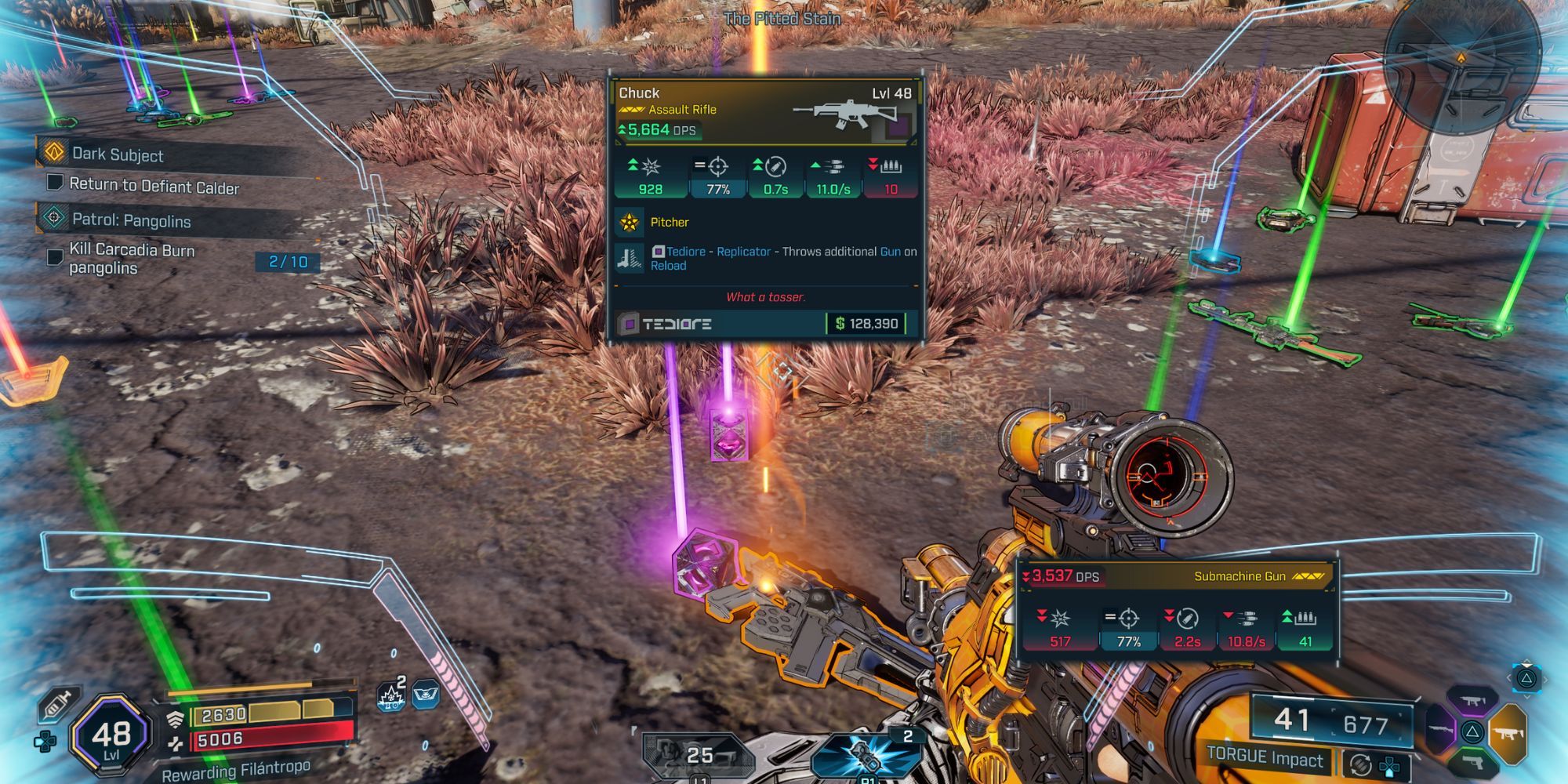Click the explosion status effect icon
1568x784 pixels.
pos(391,695)
